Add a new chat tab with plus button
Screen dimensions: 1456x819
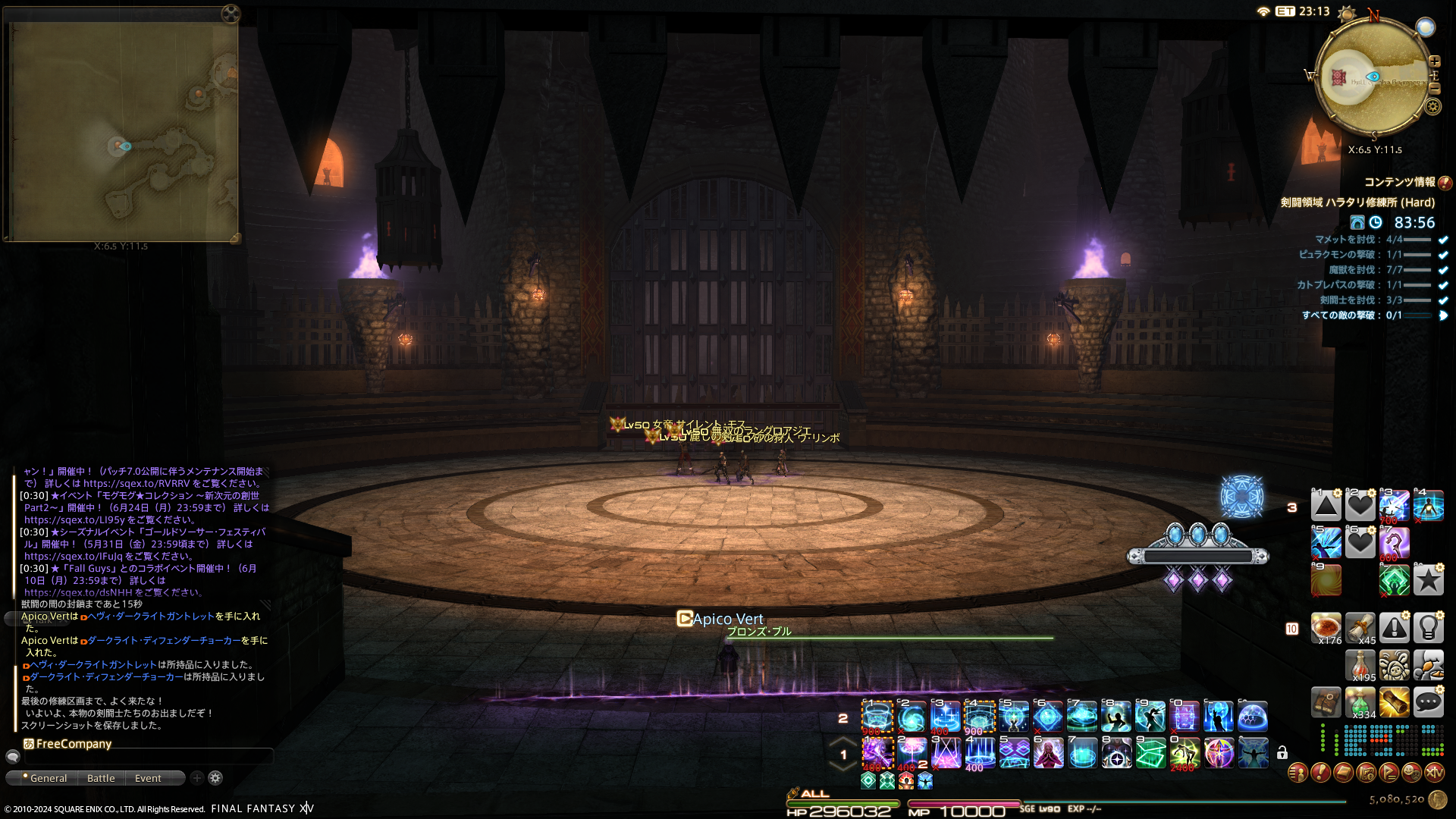(197, 777)
